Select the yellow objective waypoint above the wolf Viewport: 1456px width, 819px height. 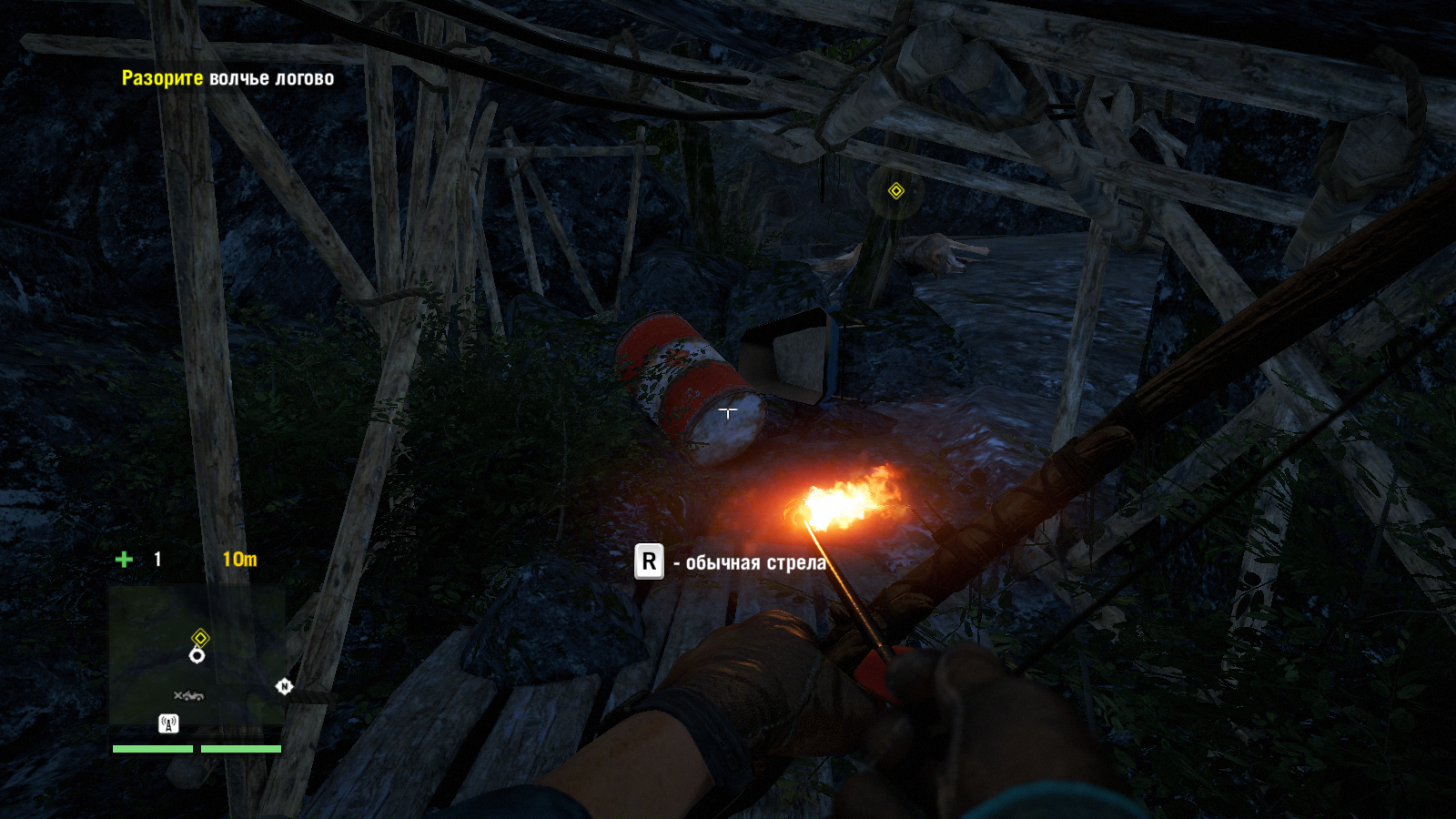[896, 190]
